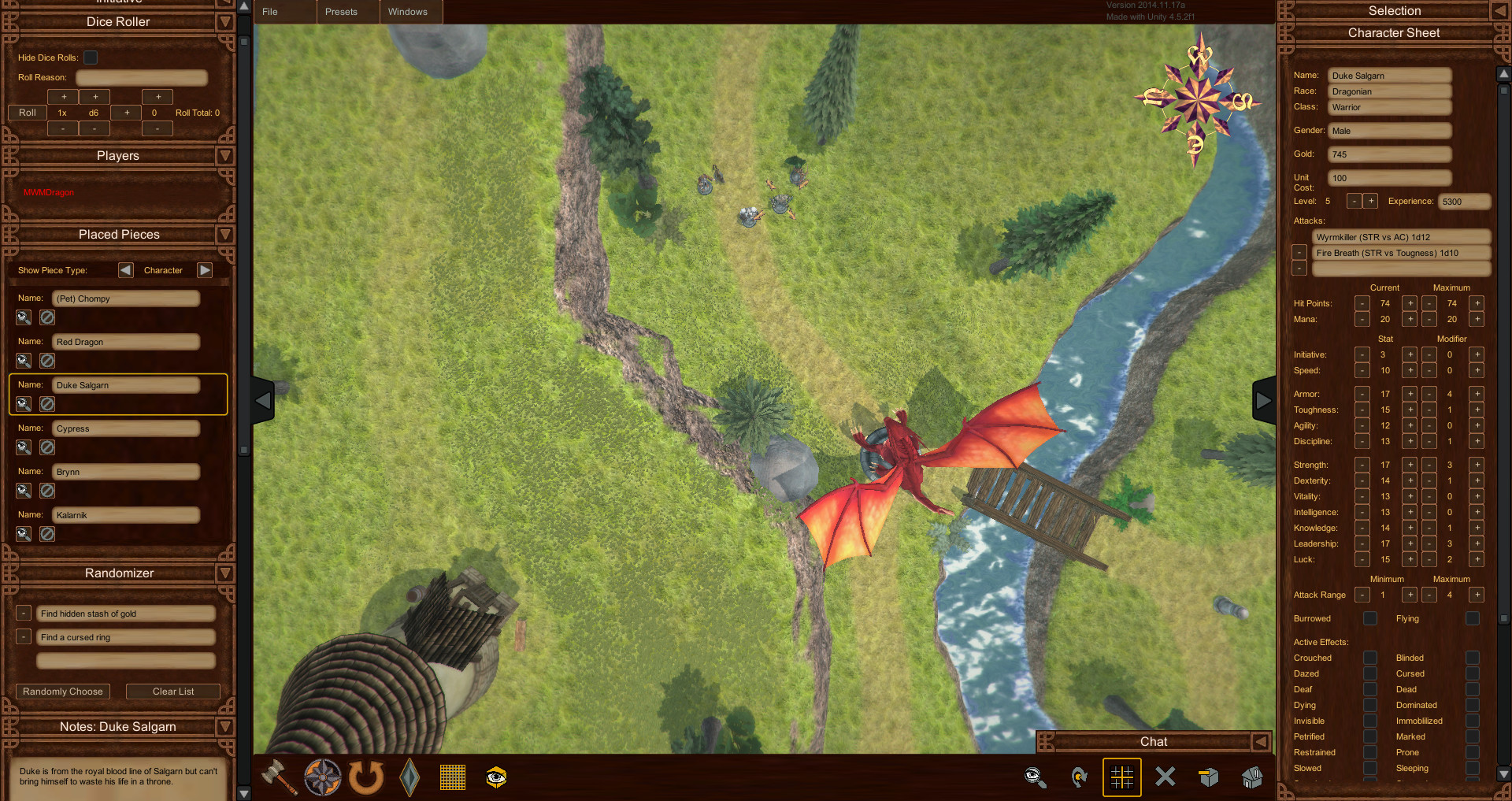The width and height of the screenshot is (1512, 801).
Task: Click the eye-in-hexagon vision icon
Action: point(495,777)
